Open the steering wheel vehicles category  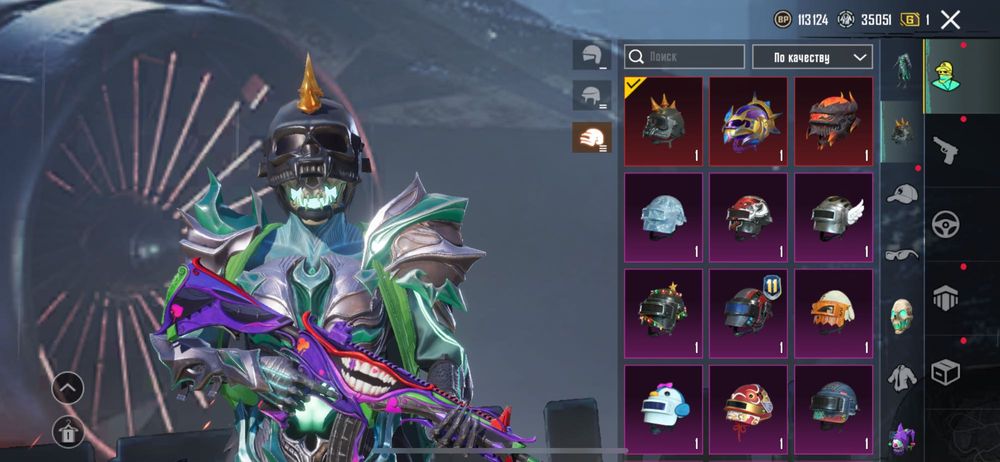point(945,223)
